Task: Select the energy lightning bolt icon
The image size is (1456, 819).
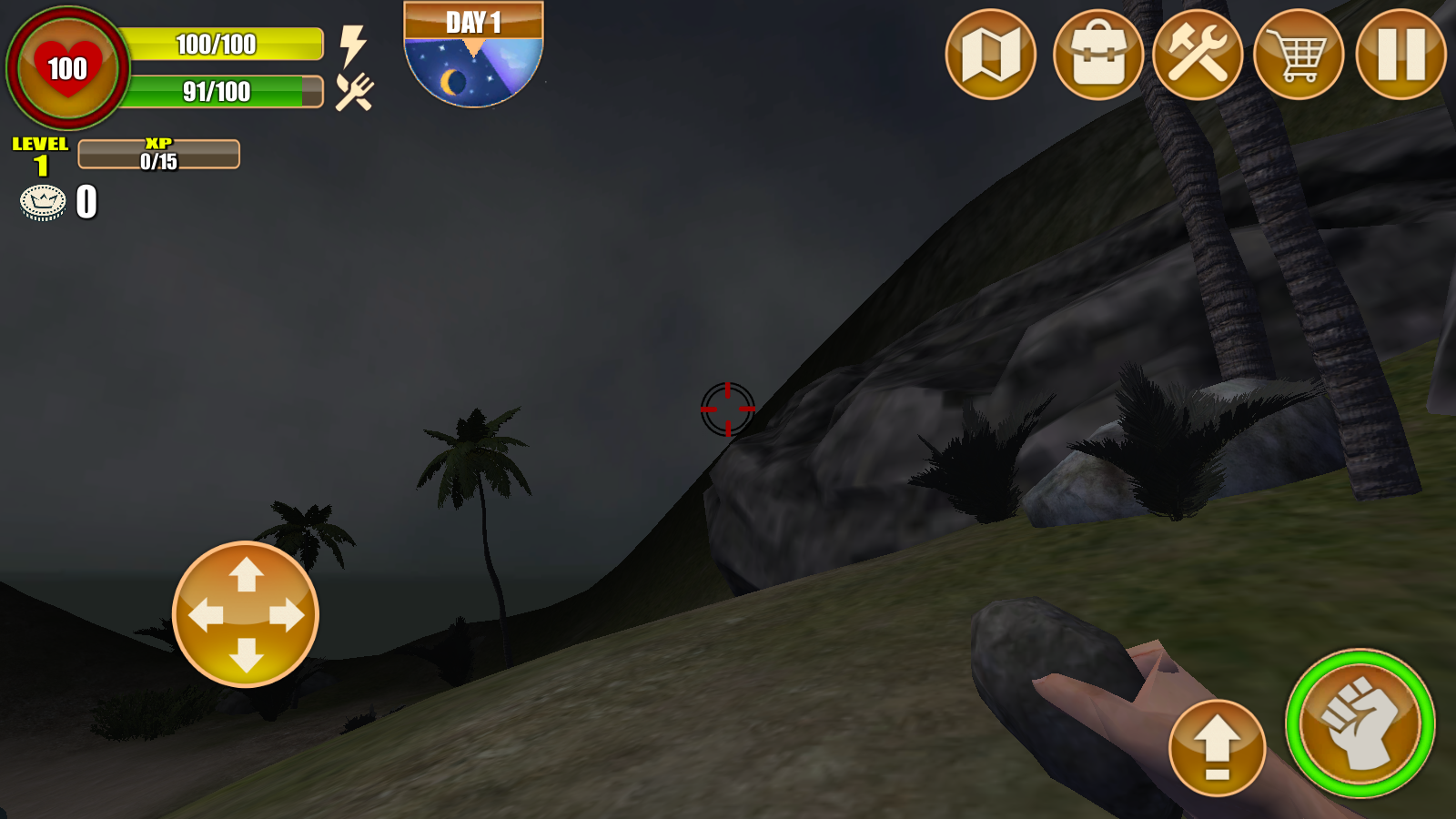Action: [353, 44]
